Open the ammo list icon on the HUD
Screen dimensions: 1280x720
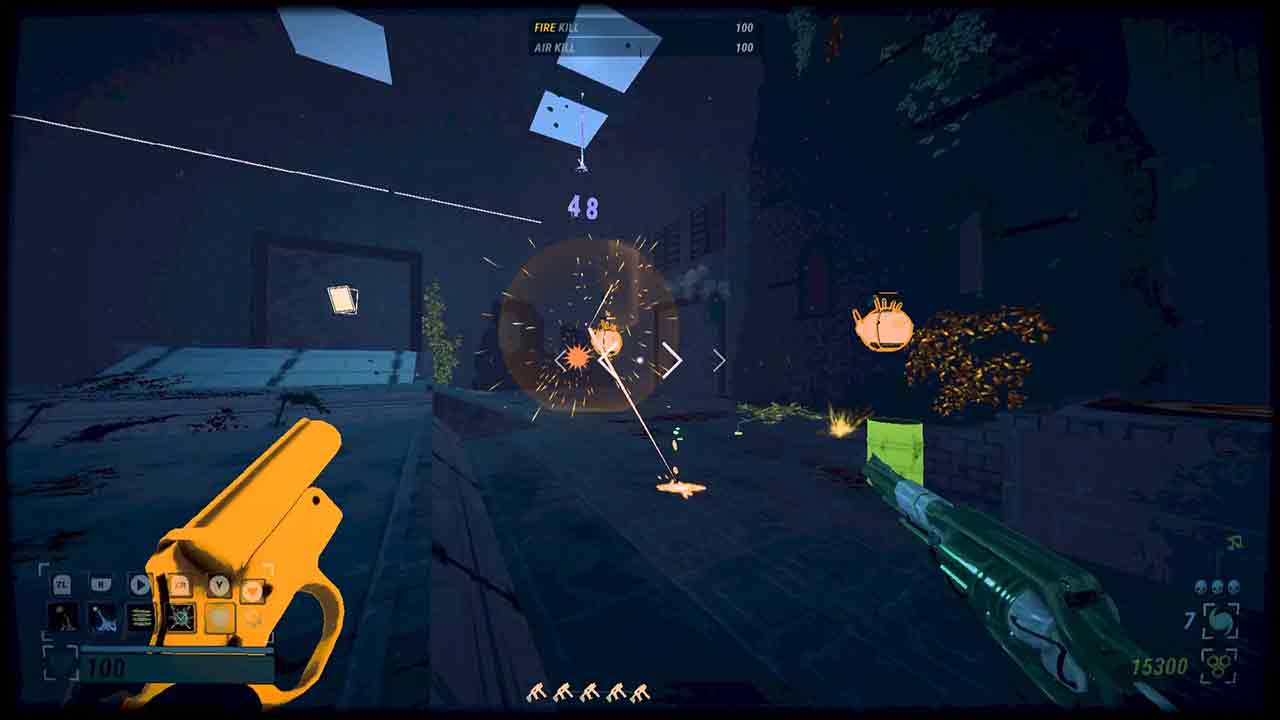point(140,617)
